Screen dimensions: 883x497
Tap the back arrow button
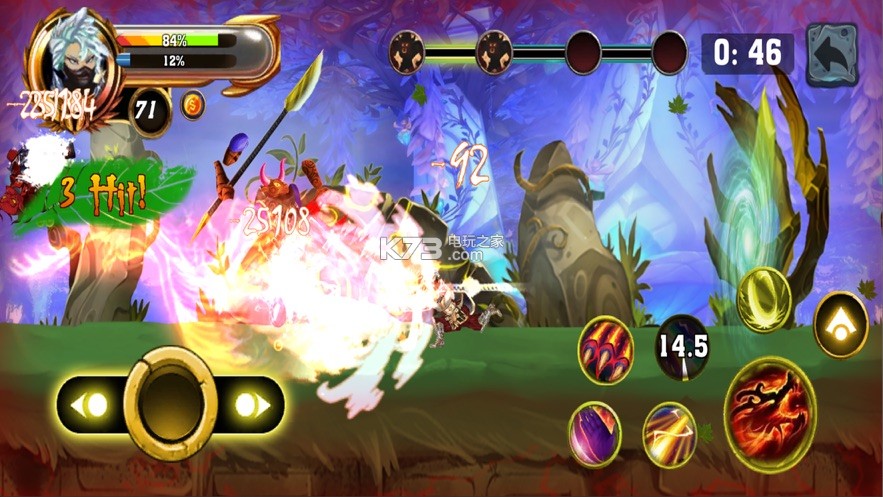[x=832, y=54]
